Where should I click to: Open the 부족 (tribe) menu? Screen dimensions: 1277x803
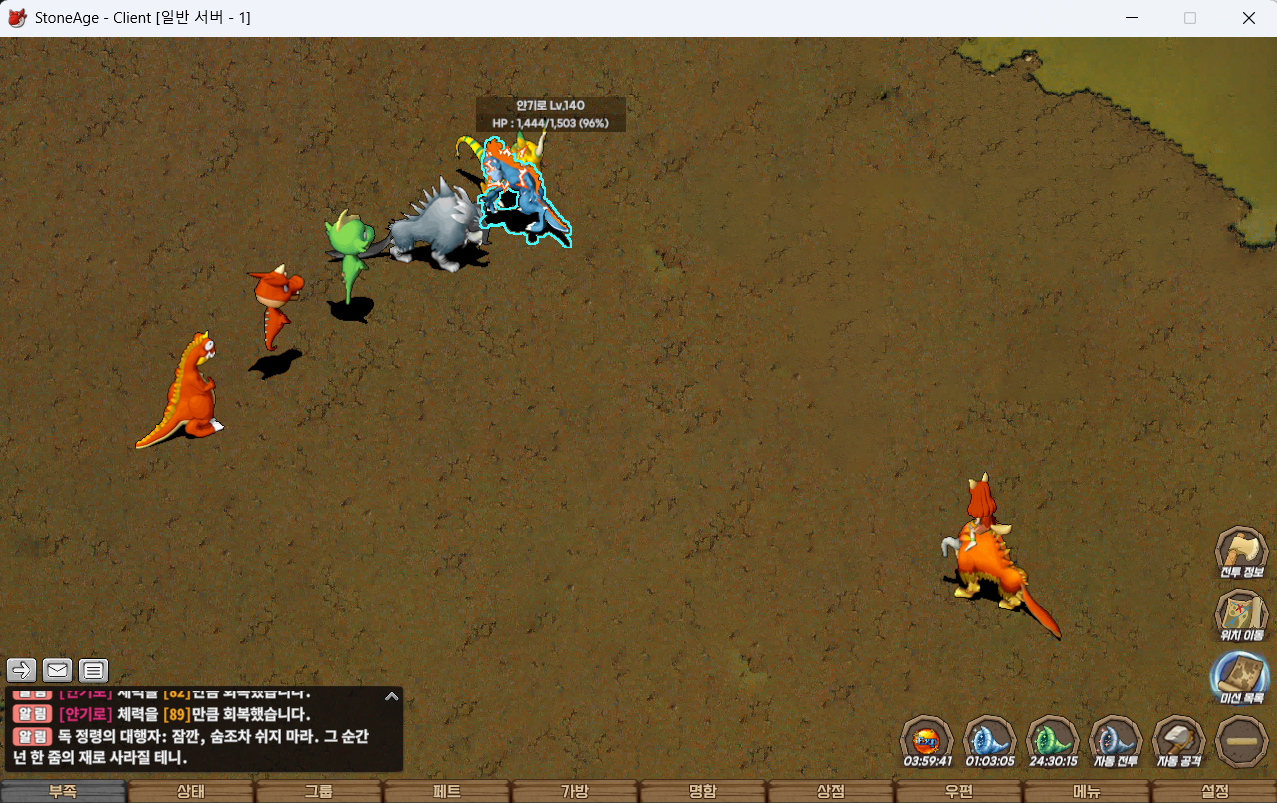pos(63,791)
